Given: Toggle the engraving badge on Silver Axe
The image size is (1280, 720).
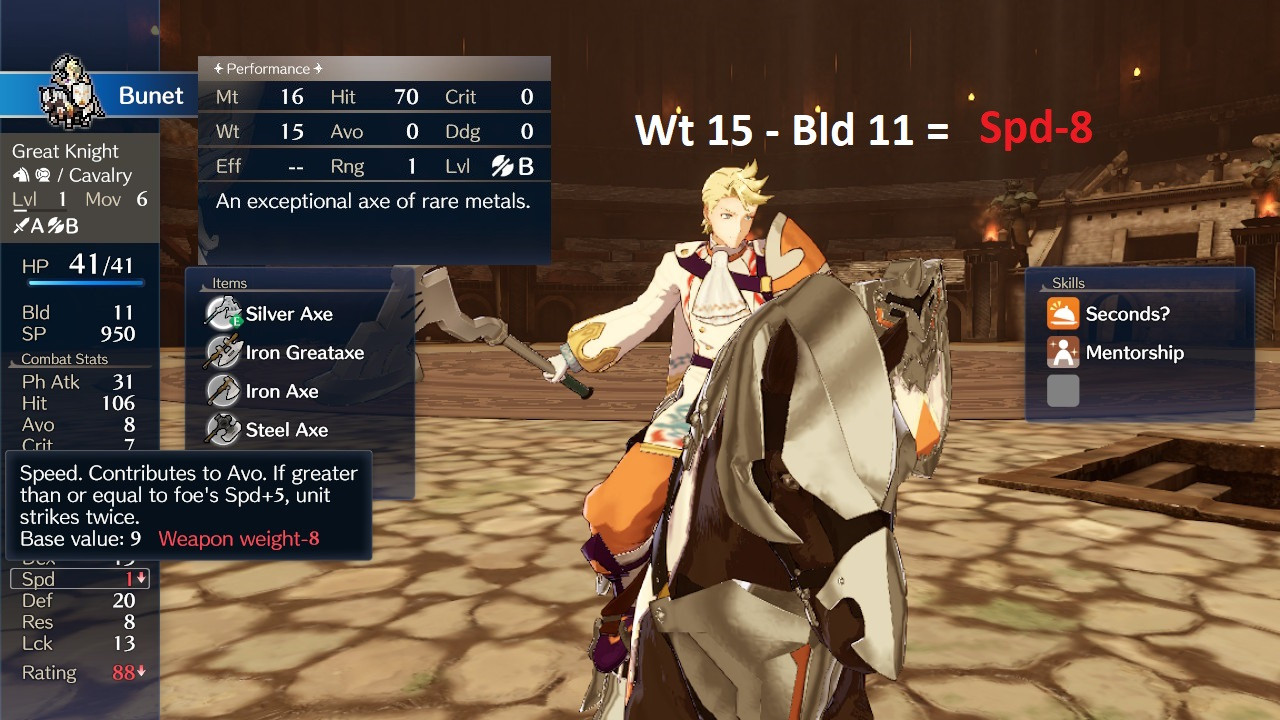Looking at the screenshot, I should click(x=237, y=321).
